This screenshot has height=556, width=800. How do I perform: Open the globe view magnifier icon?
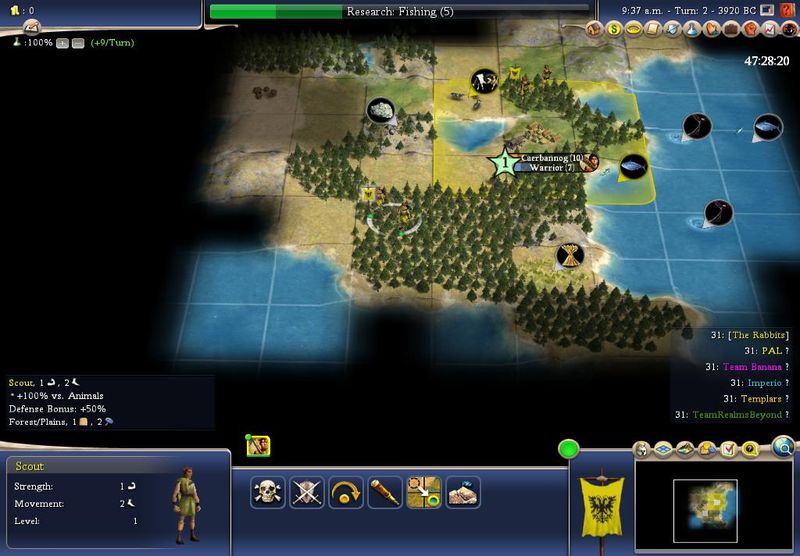pos(783,446)
